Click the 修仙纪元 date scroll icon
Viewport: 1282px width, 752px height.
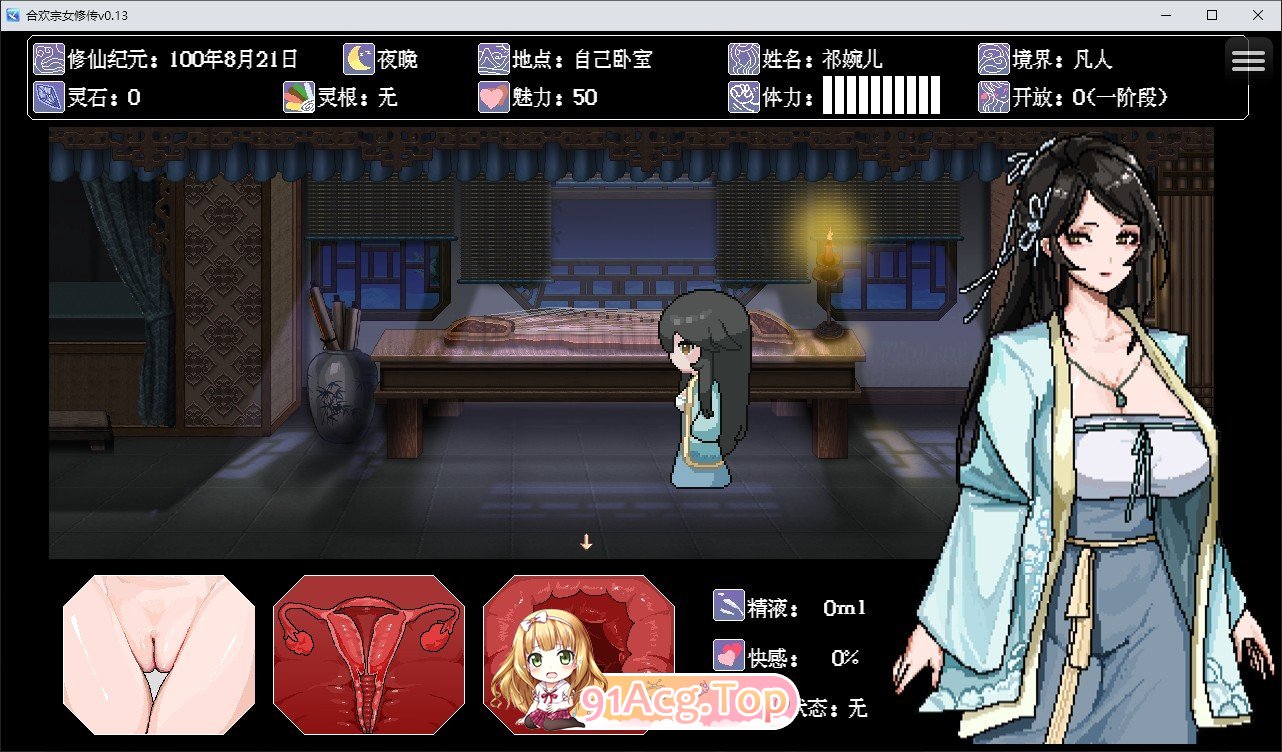coord(47,59)
